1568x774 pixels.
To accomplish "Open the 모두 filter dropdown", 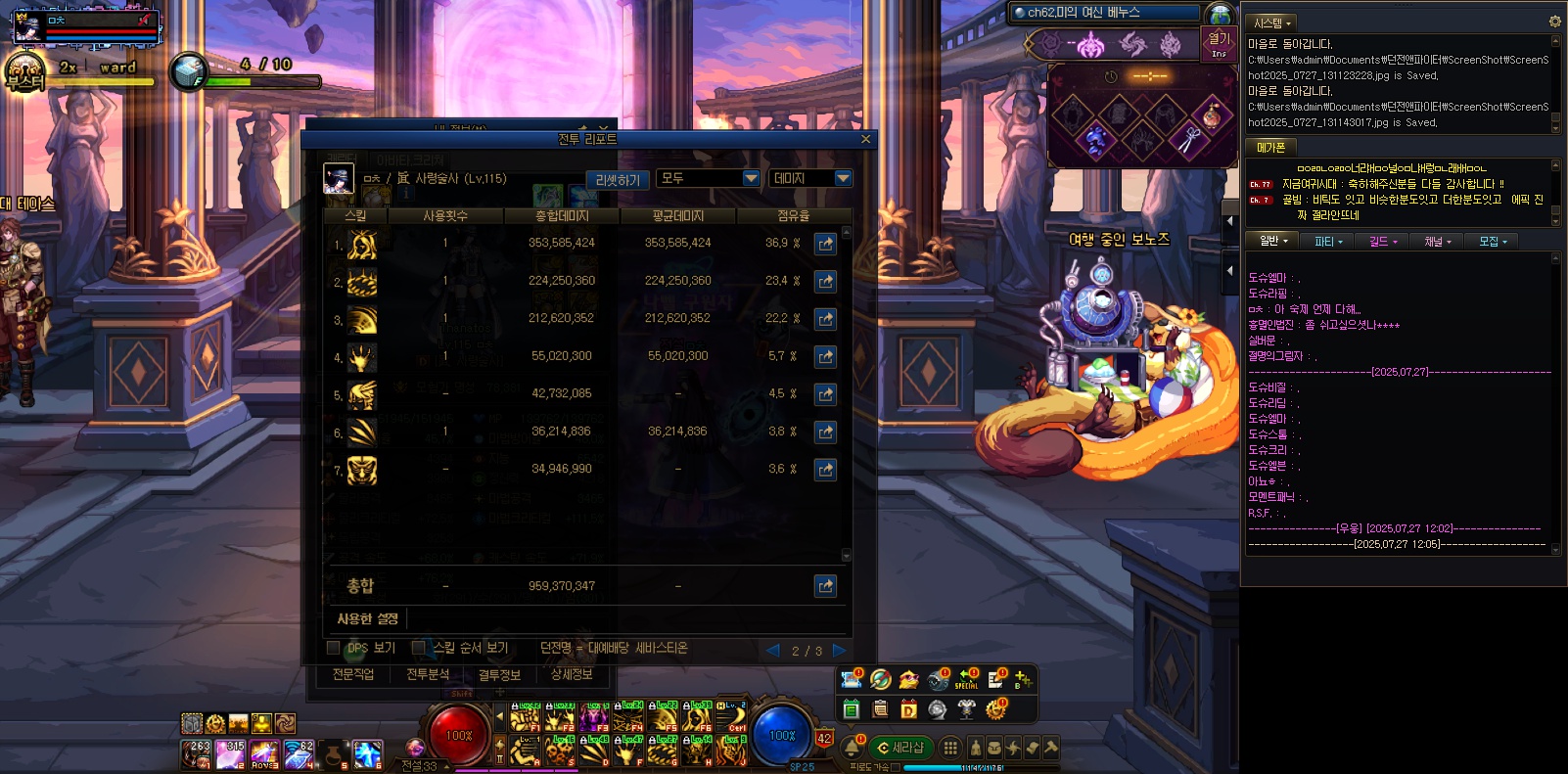I will click(x=709, y=178).
